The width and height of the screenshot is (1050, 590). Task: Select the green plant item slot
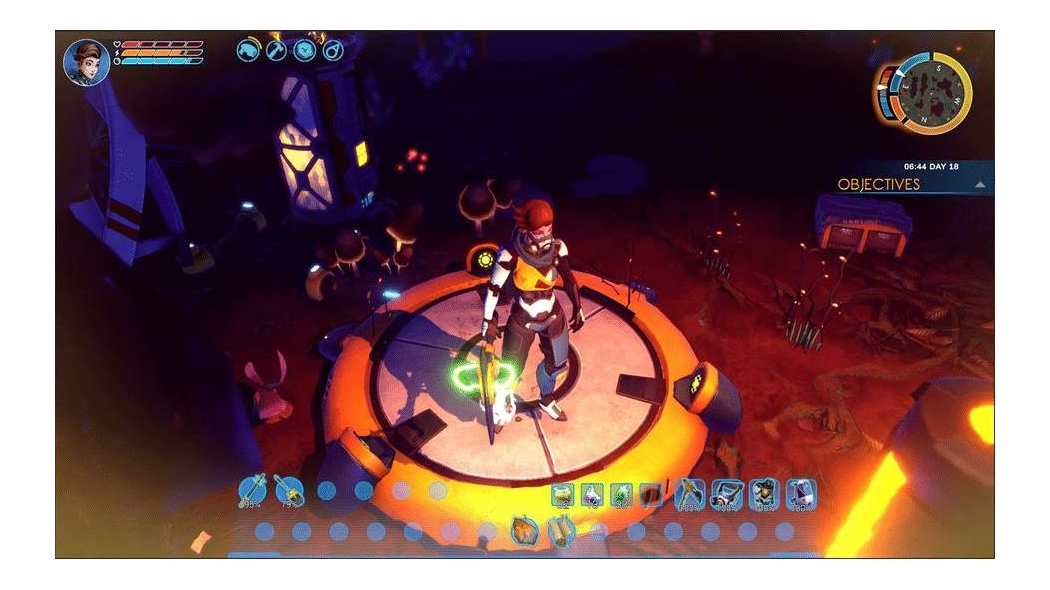[x=621, y=494]
